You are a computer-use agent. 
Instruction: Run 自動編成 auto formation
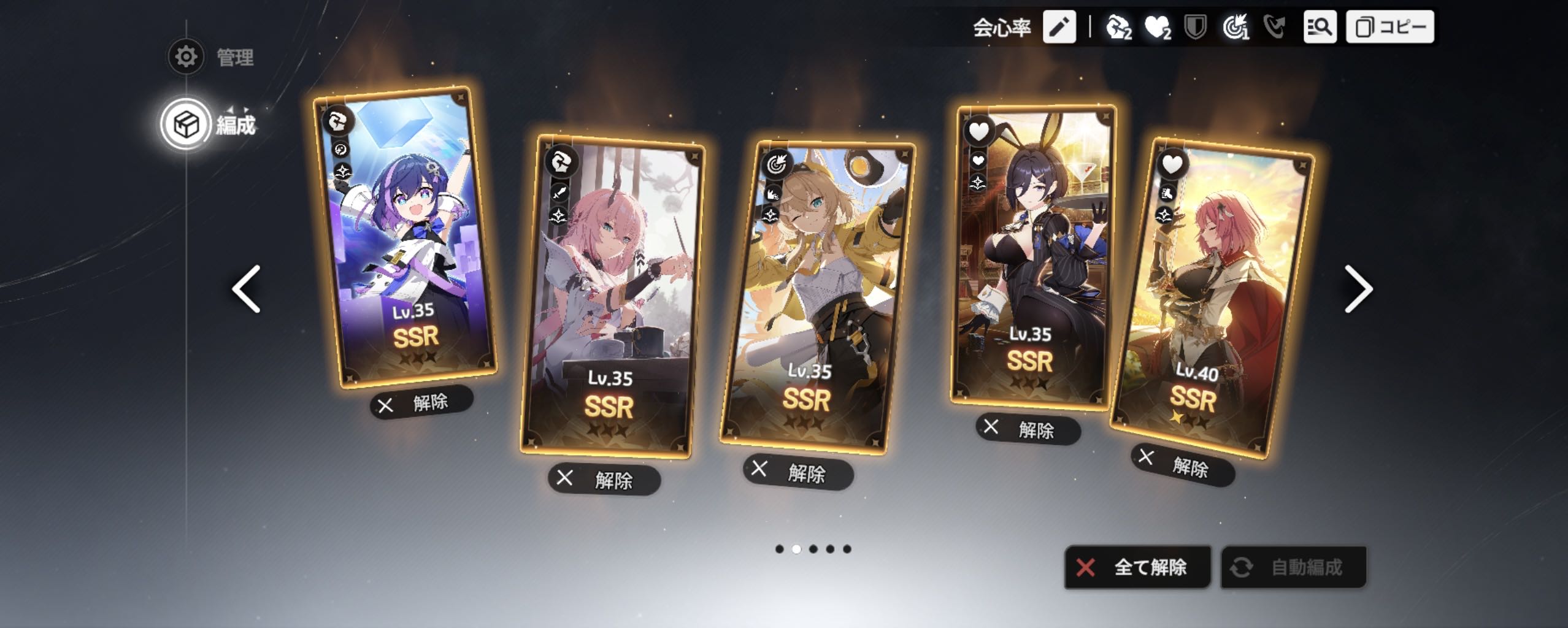point(1293,567)
